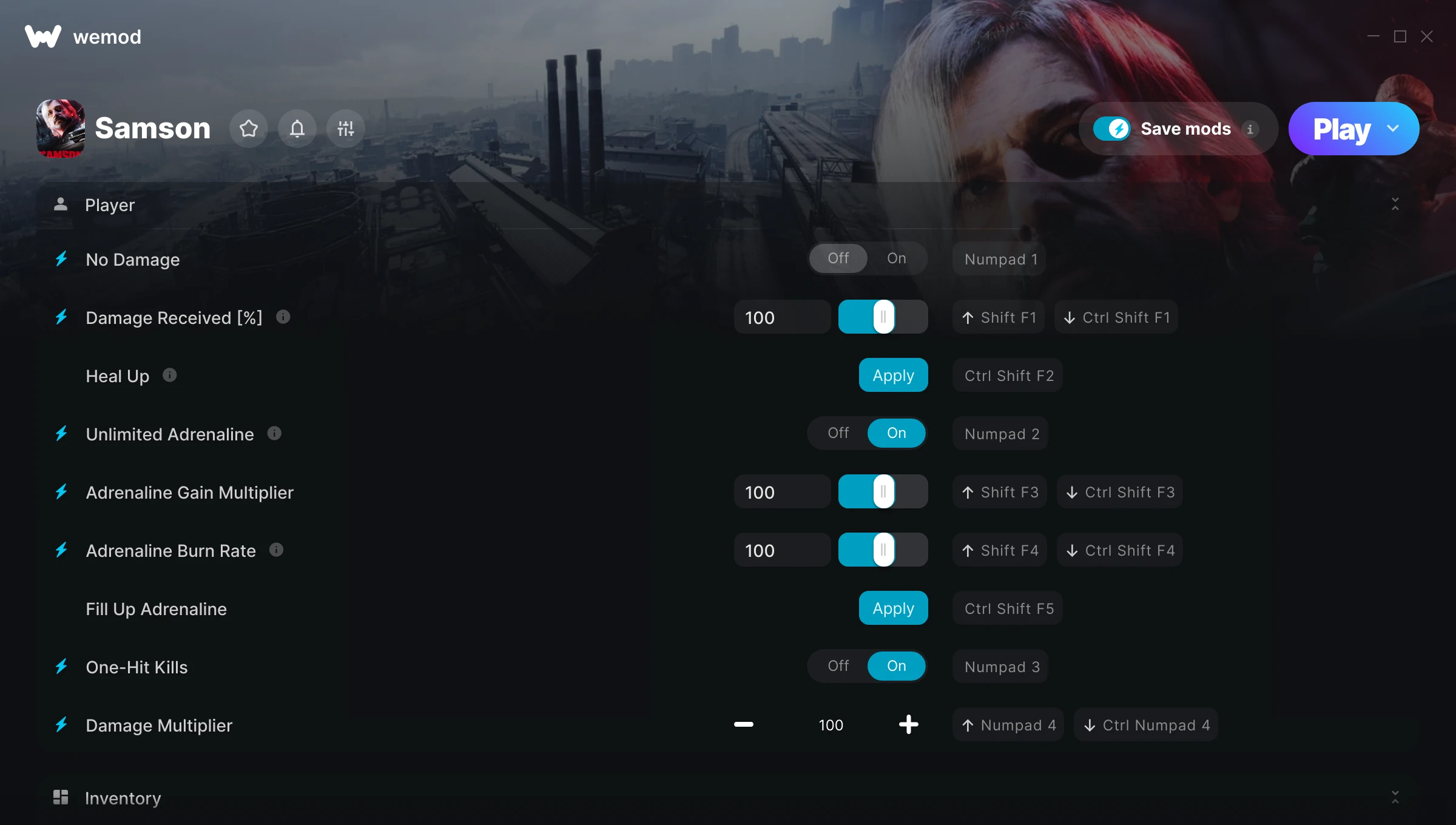
Task: Disable Unlimited Adrenaline
Action: (x=838, y=433)
